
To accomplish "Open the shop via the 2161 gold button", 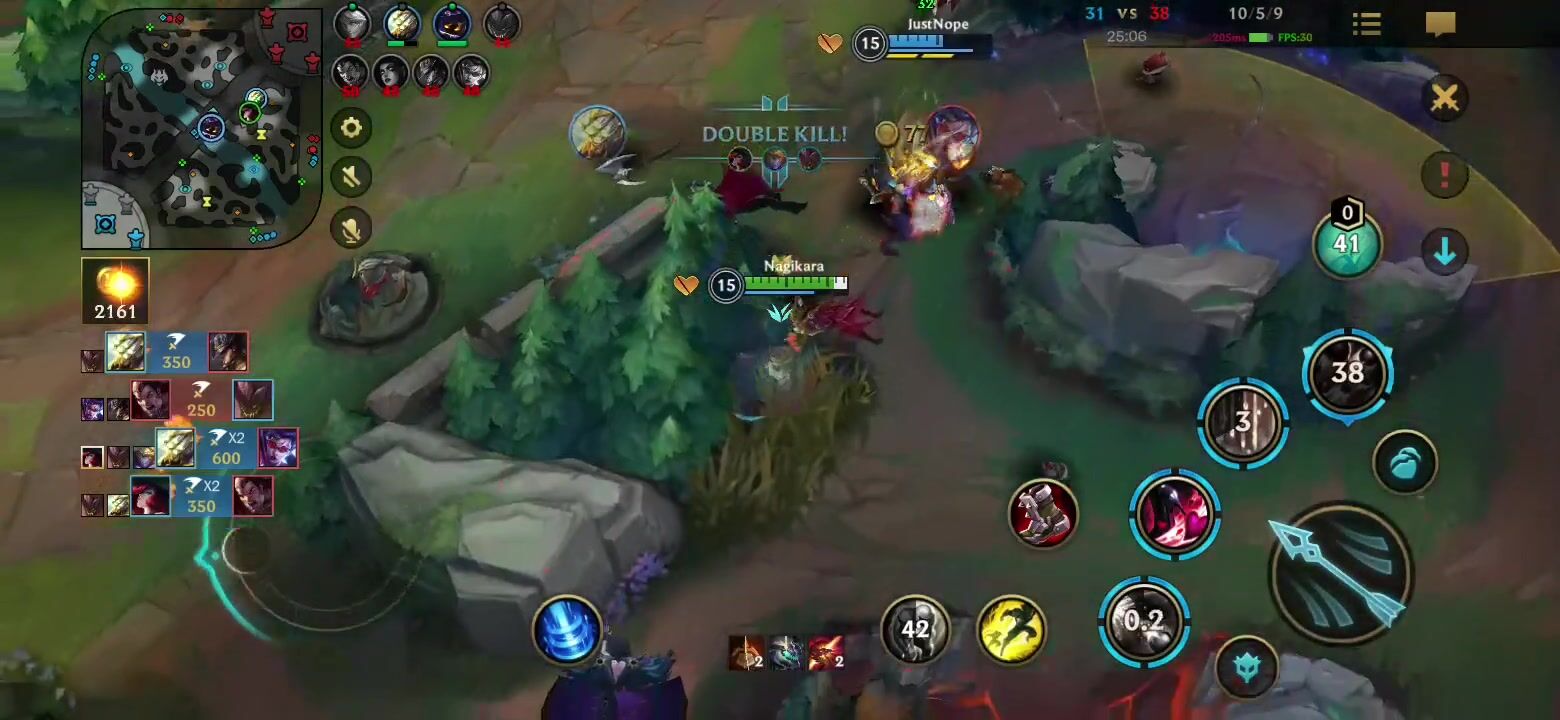I will point(115,291).
